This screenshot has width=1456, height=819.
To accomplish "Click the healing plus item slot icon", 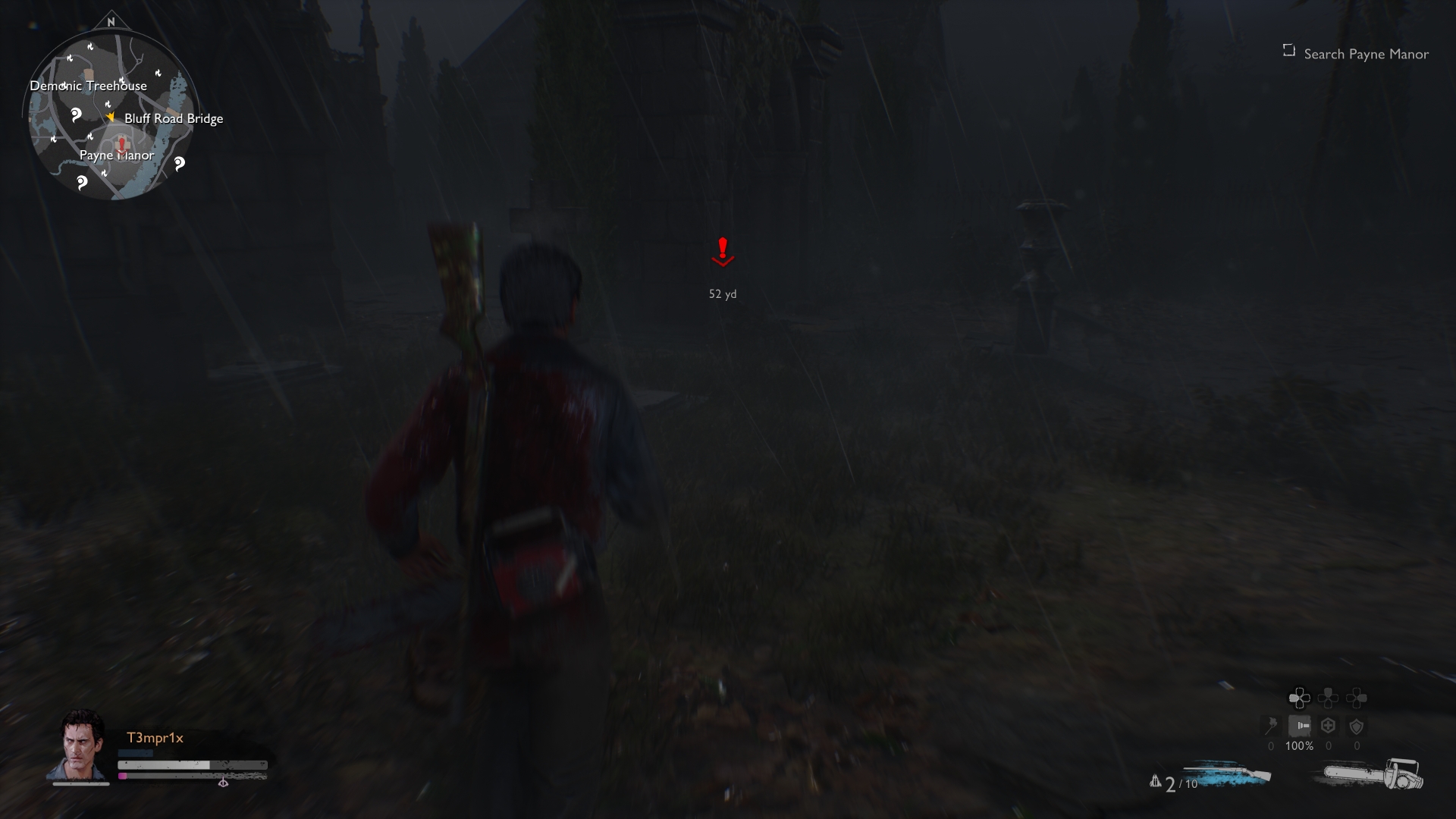I will point(1327,726).
